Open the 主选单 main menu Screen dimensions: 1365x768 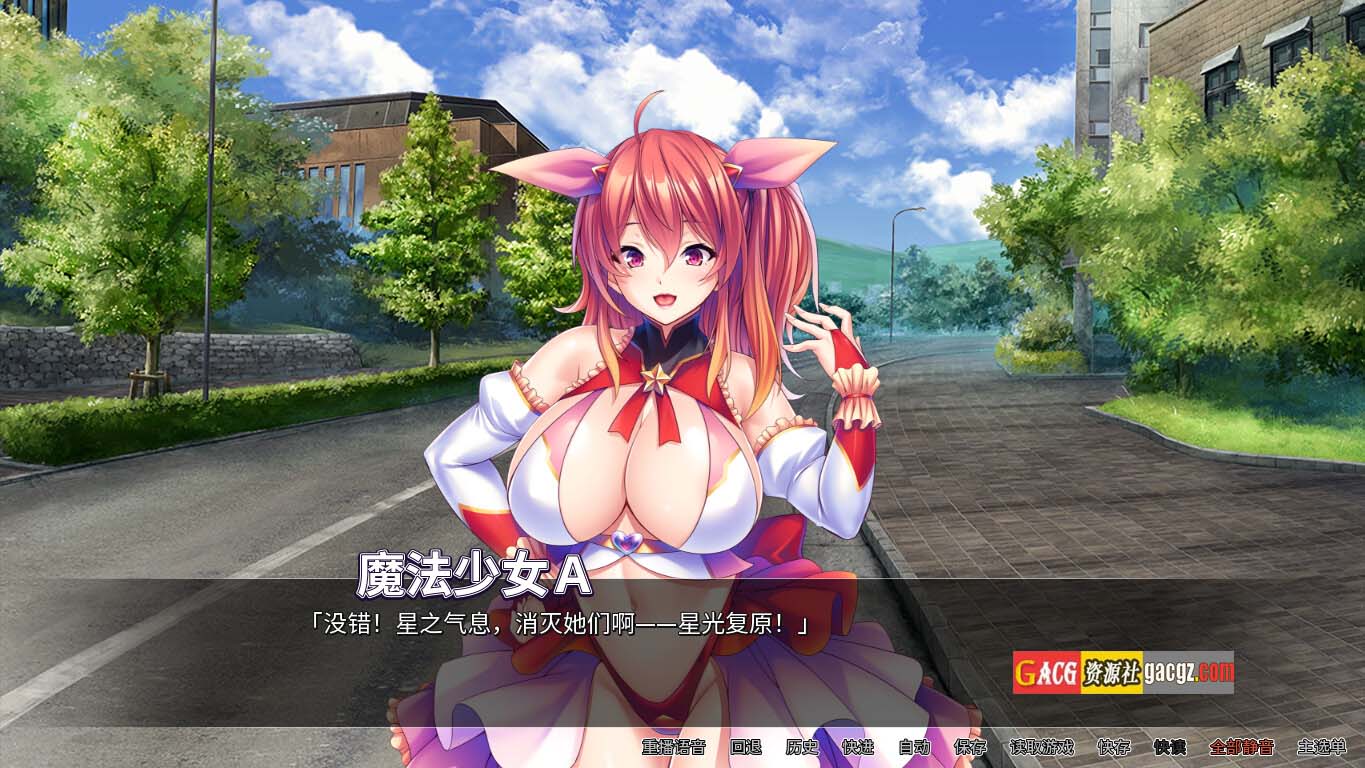tap(1321, 747)
